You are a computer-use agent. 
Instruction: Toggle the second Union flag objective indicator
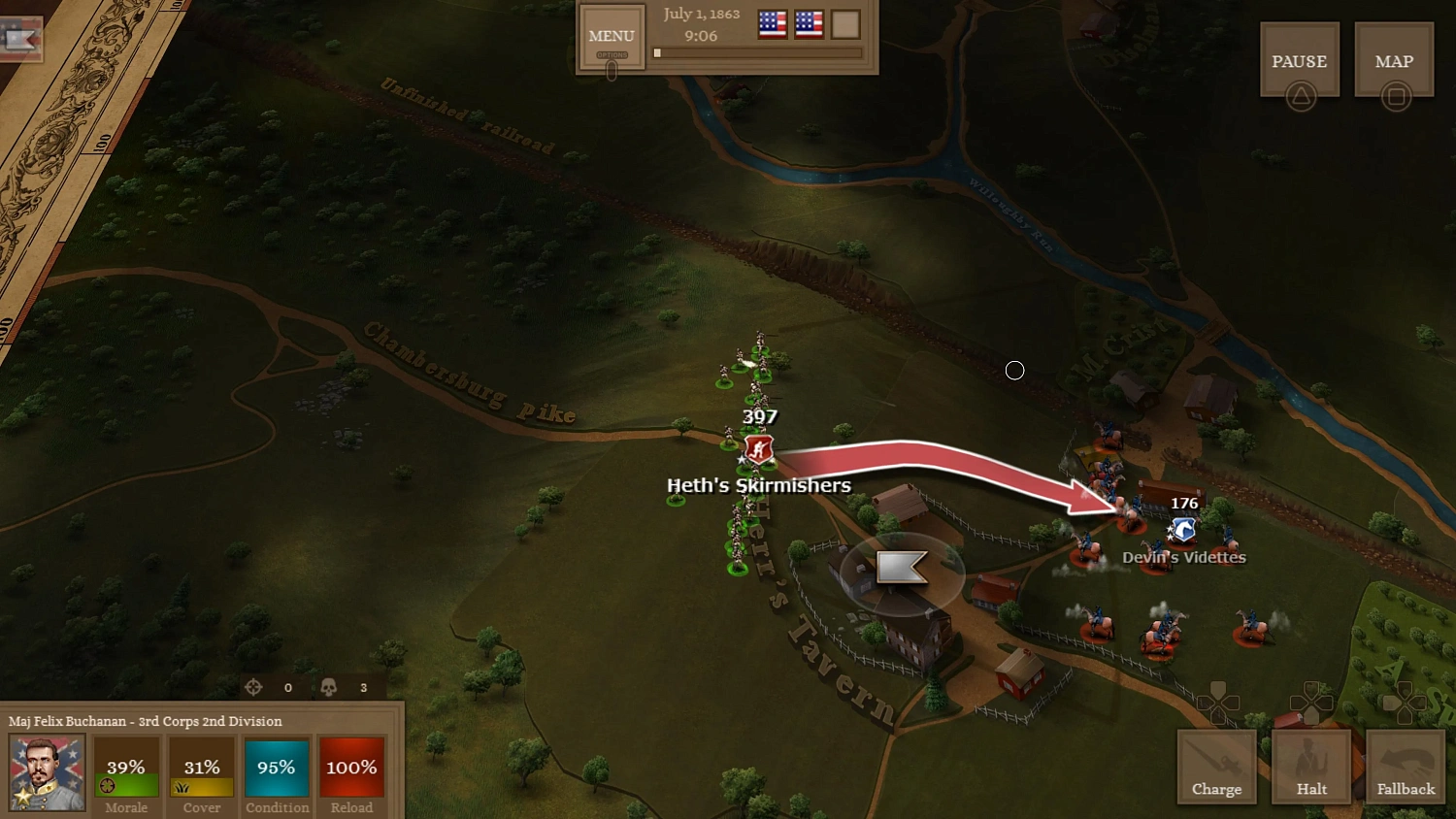point(809,25)
